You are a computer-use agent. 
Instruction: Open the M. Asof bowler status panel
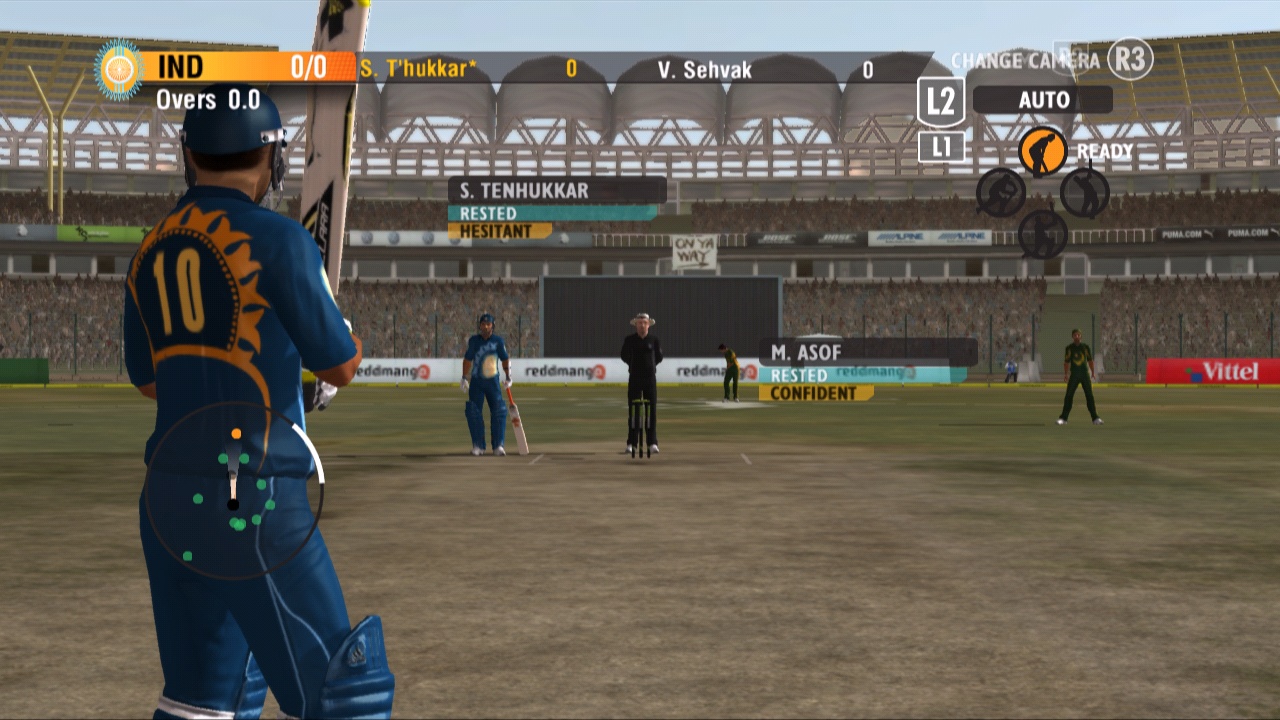(x=867, y=352)
